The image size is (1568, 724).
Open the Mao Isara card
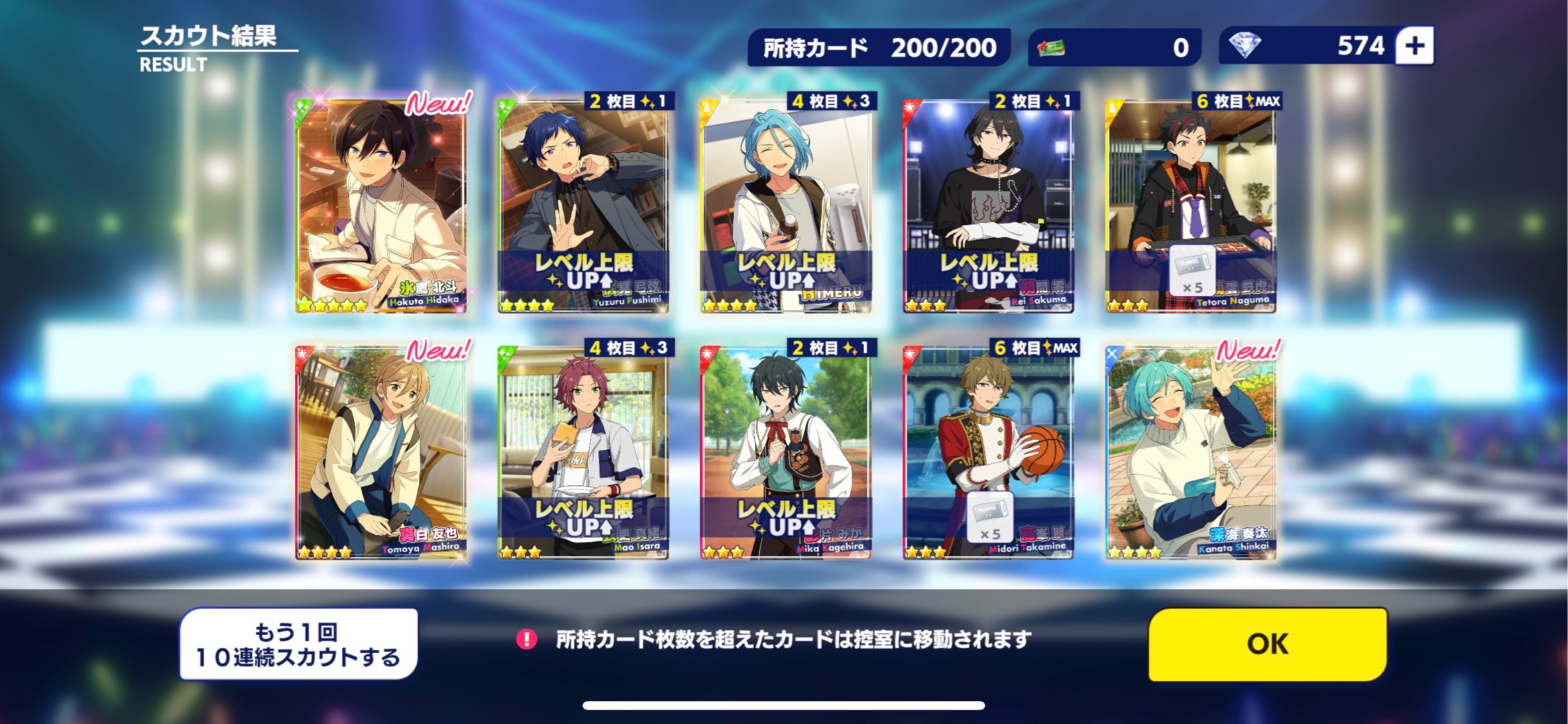point(583,452)
